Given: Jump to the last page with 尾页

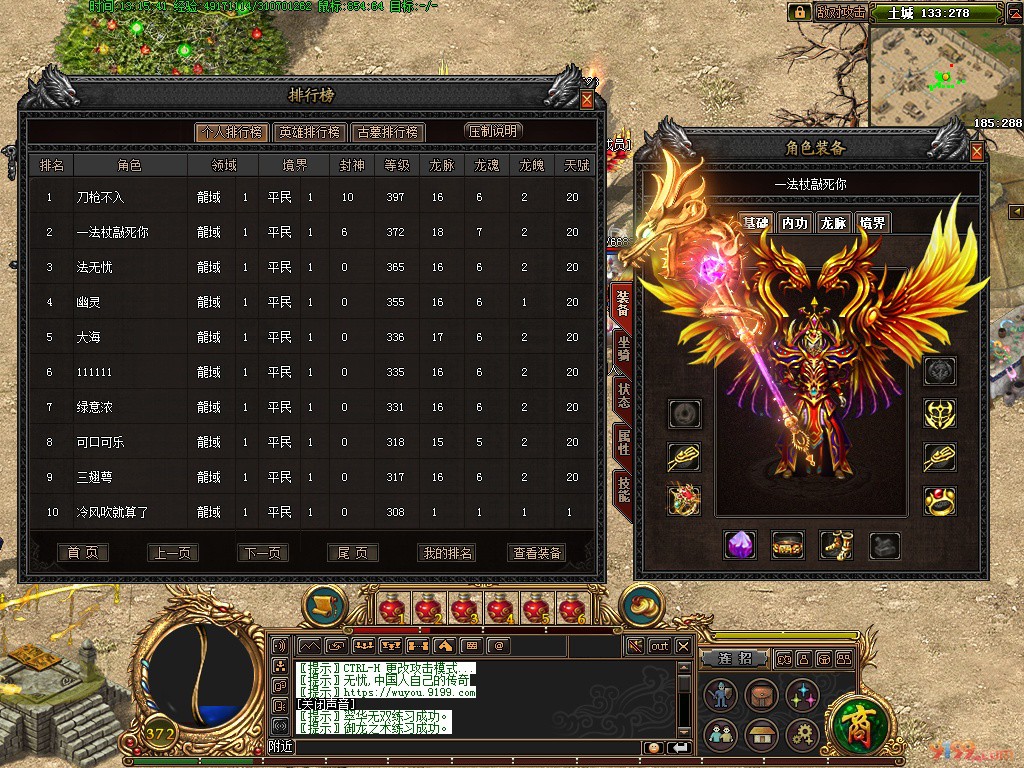Looking at the screenshot, I should (x=353, y=553).
